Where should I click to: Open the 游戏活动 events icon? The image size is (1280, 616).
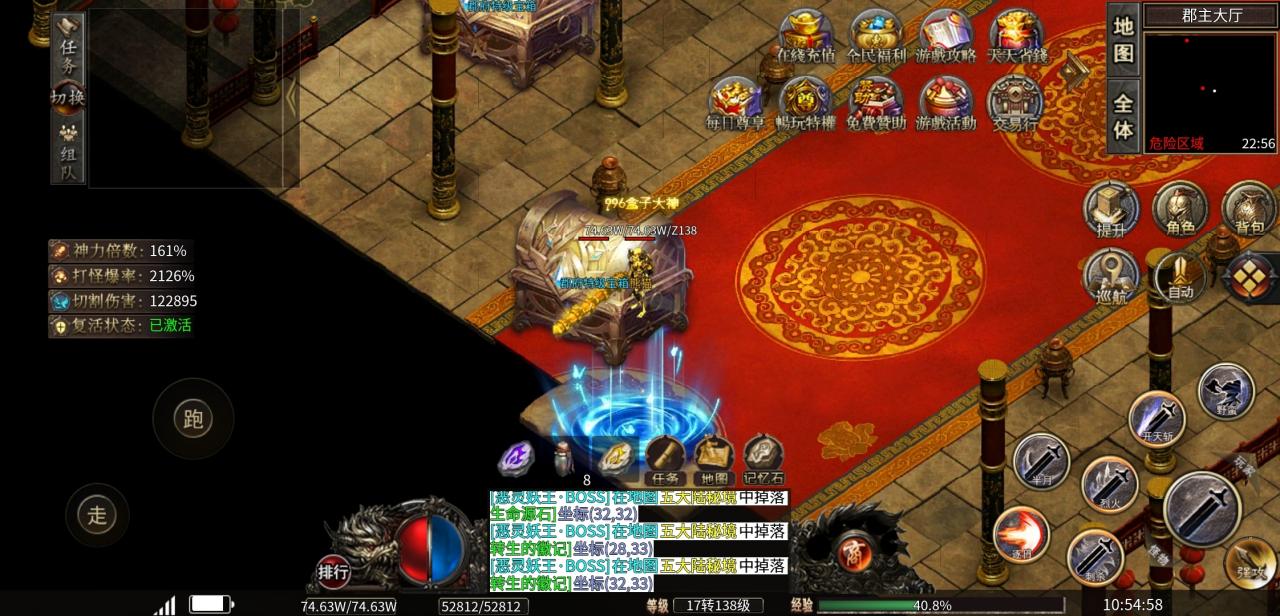click(946, 103)
